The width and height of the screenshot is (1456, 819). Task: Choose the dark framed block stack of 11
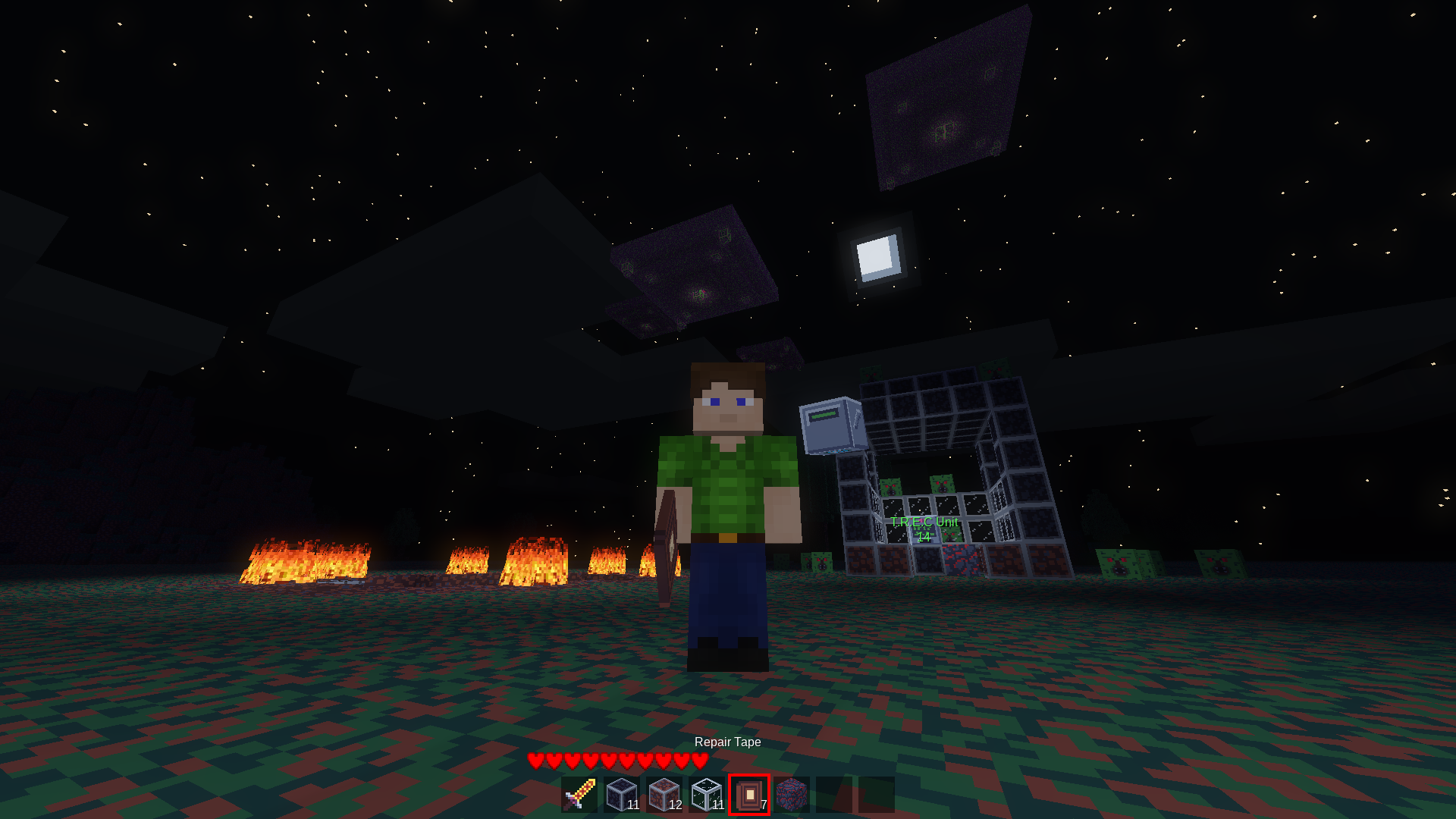623,794
